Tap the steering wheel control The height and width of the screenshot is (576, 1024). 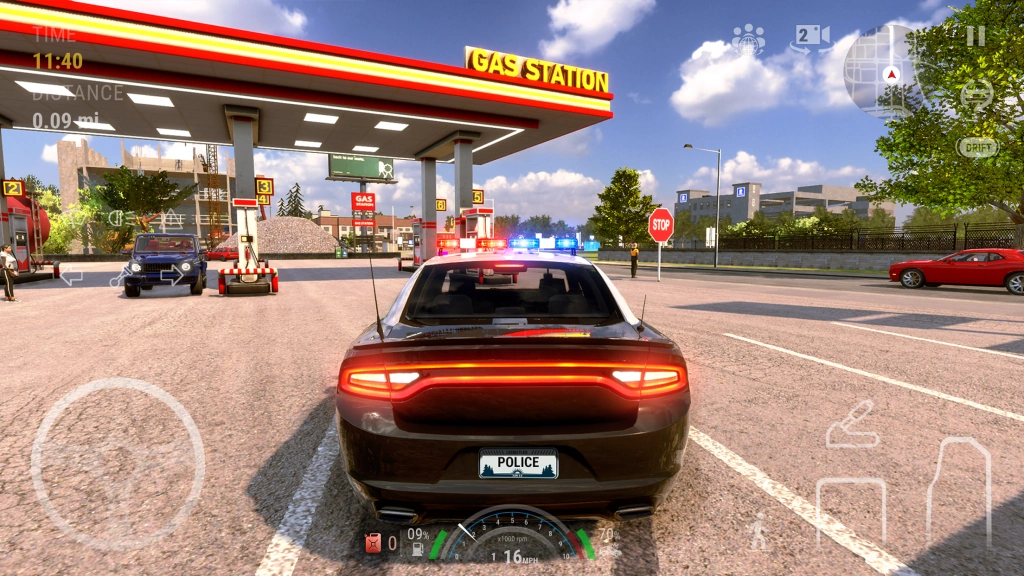coord(118,464)
